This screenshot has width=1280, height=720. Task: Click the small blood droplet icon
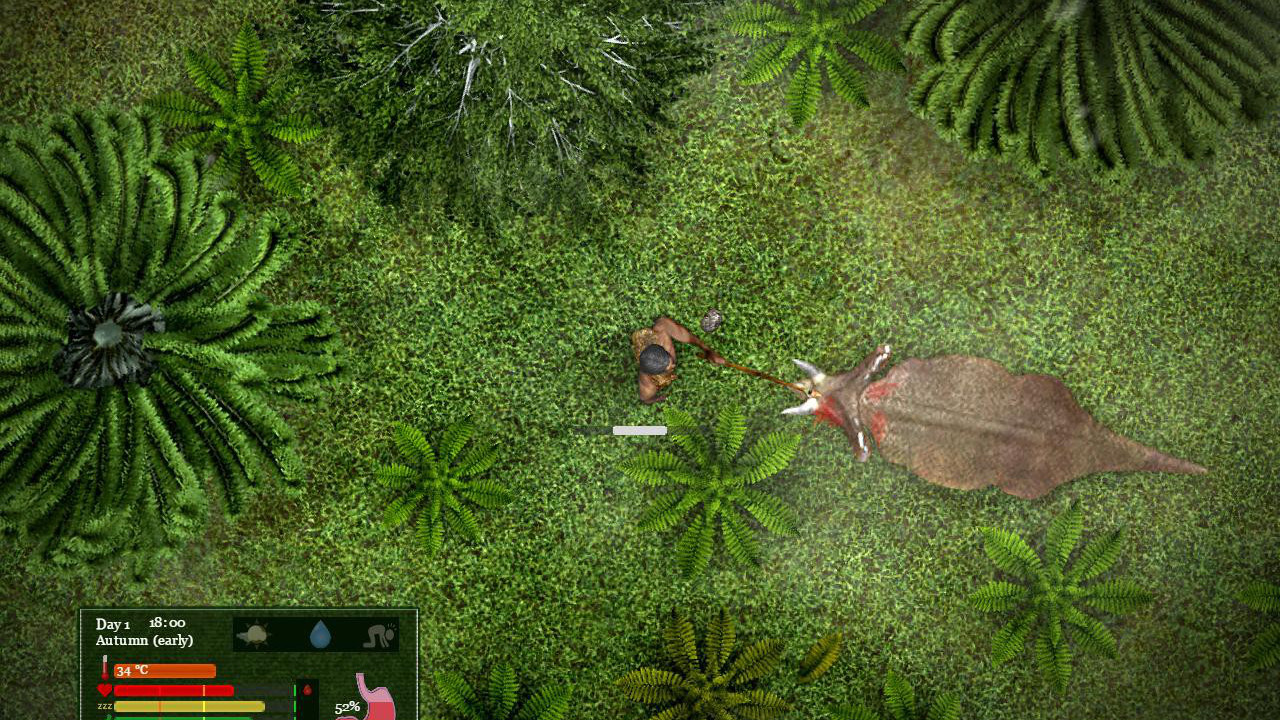[x=308, y=690]
